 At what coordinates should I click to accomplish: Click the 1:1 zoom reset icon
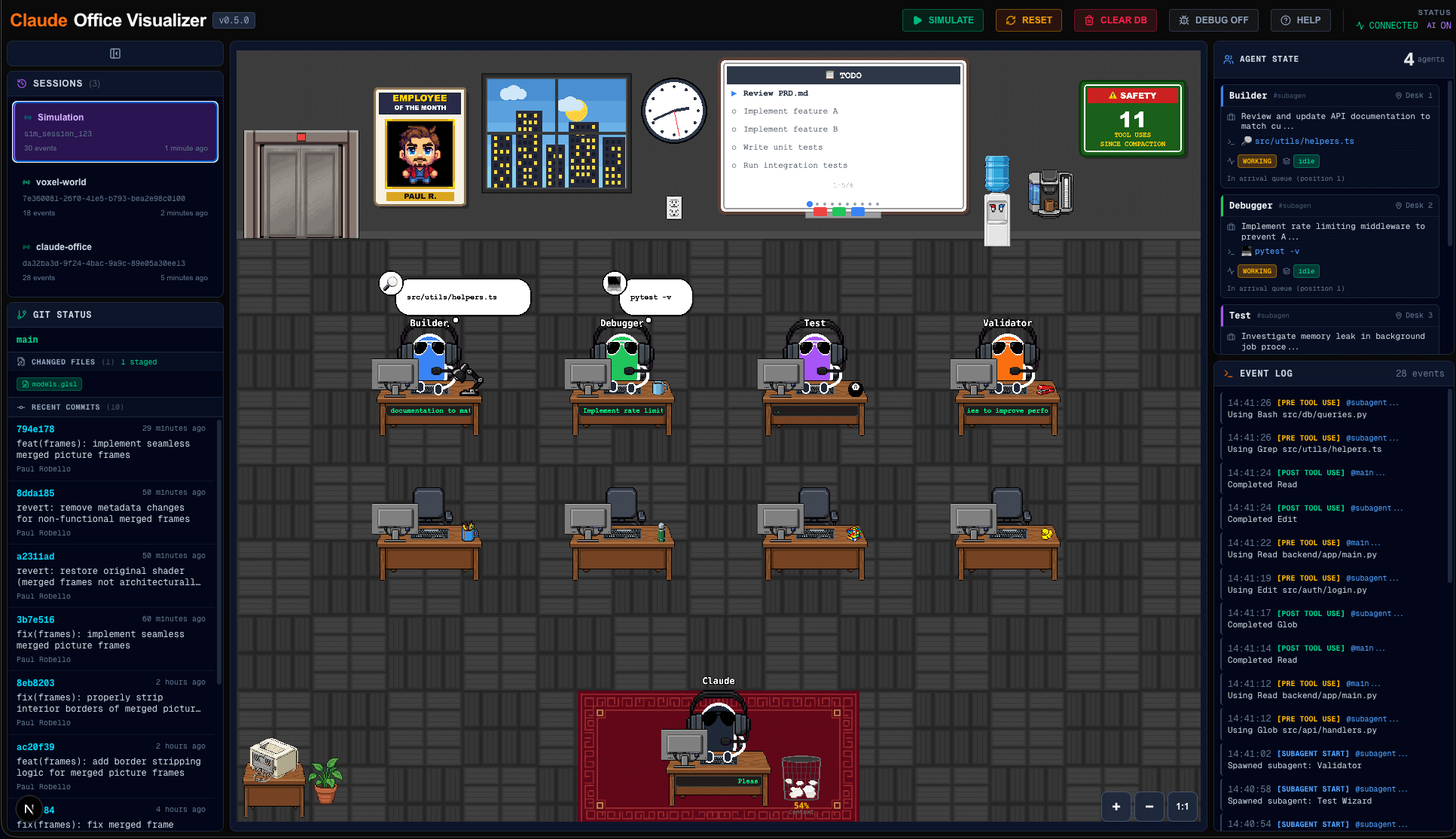click(x=1182, y=807)
